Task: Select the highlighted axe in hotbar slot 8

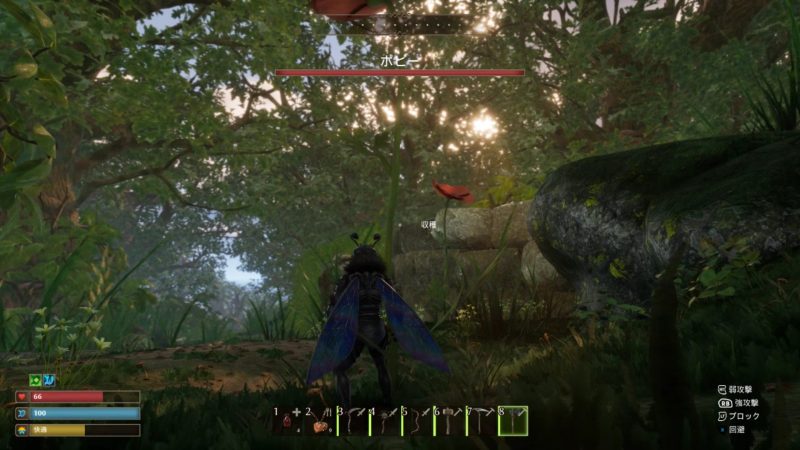Action: coord(513,422)
